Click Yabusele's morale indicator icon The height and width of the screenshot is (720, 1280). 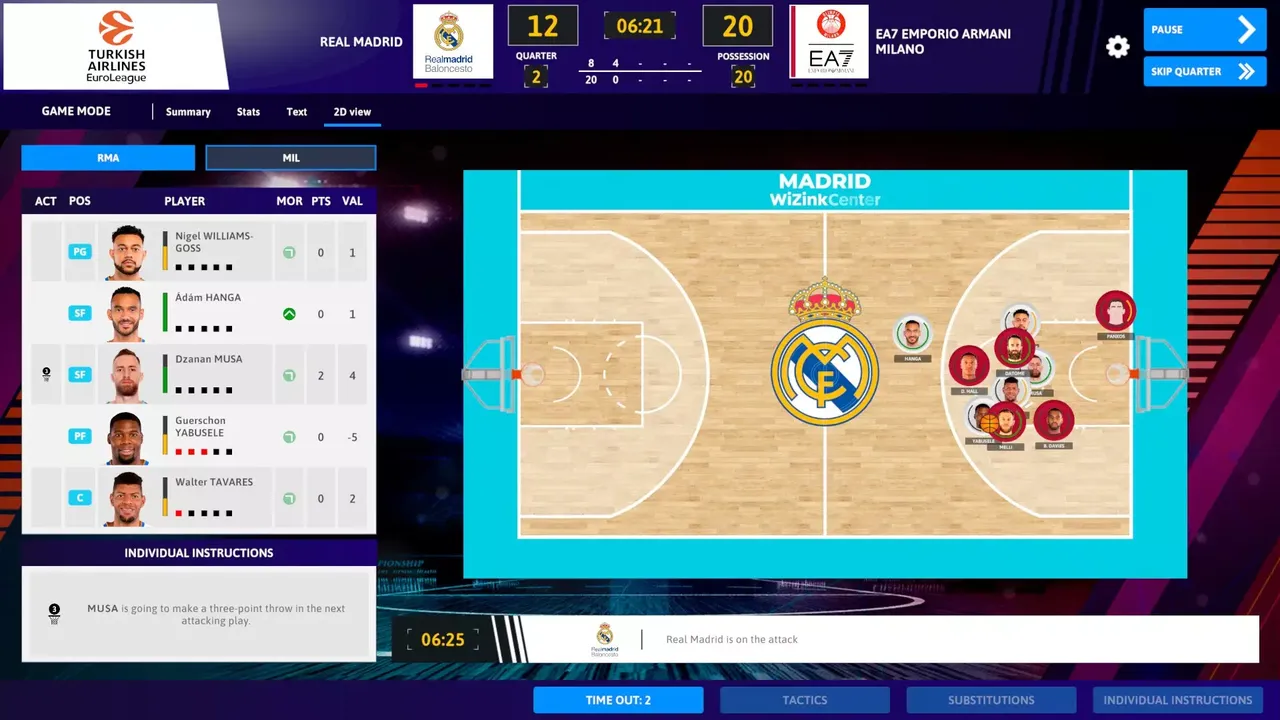[x=289, y=436]
